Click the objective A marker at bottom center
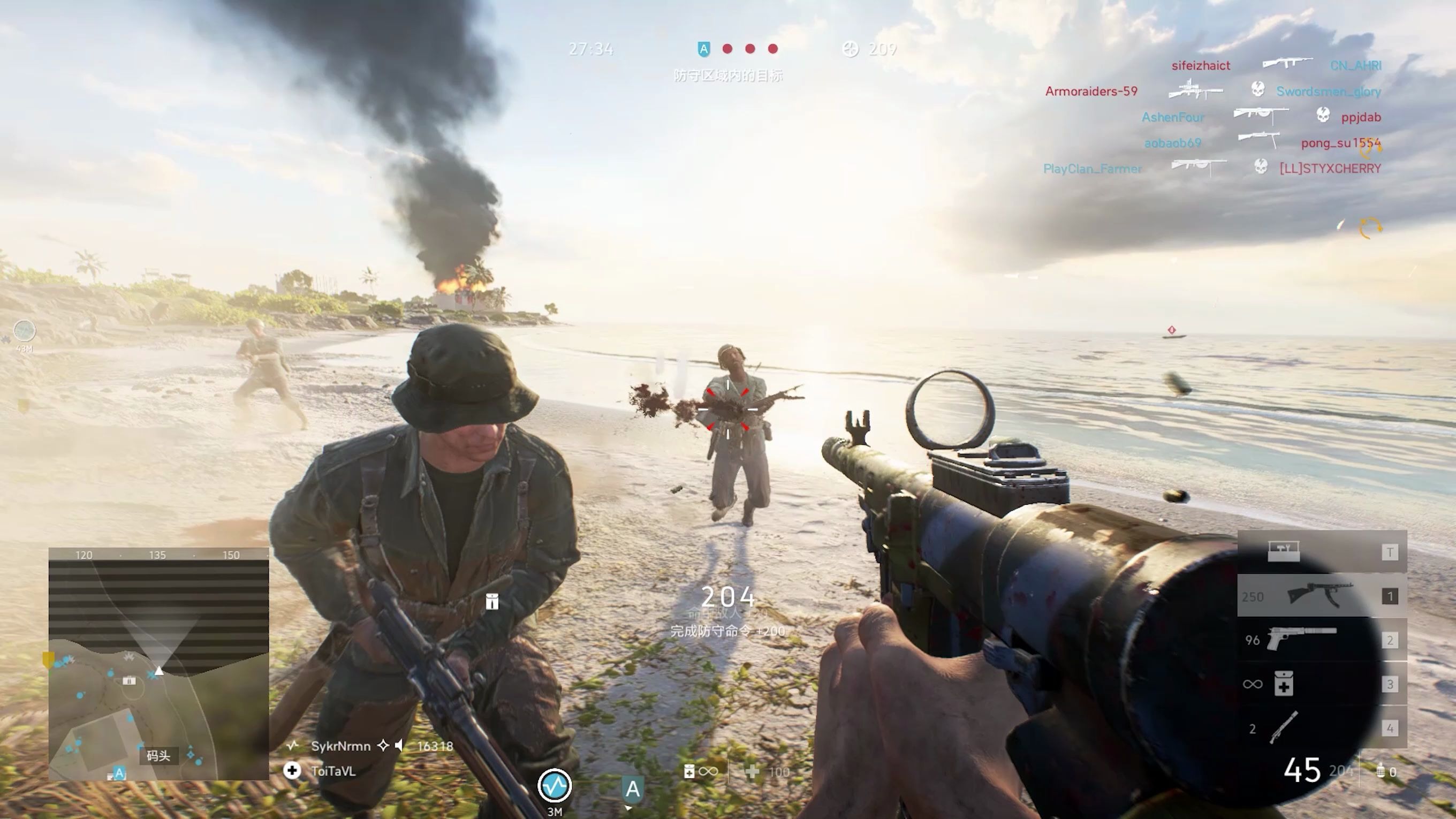The width and height of the screenshot is (1456, 819). (x=633, y=789)
